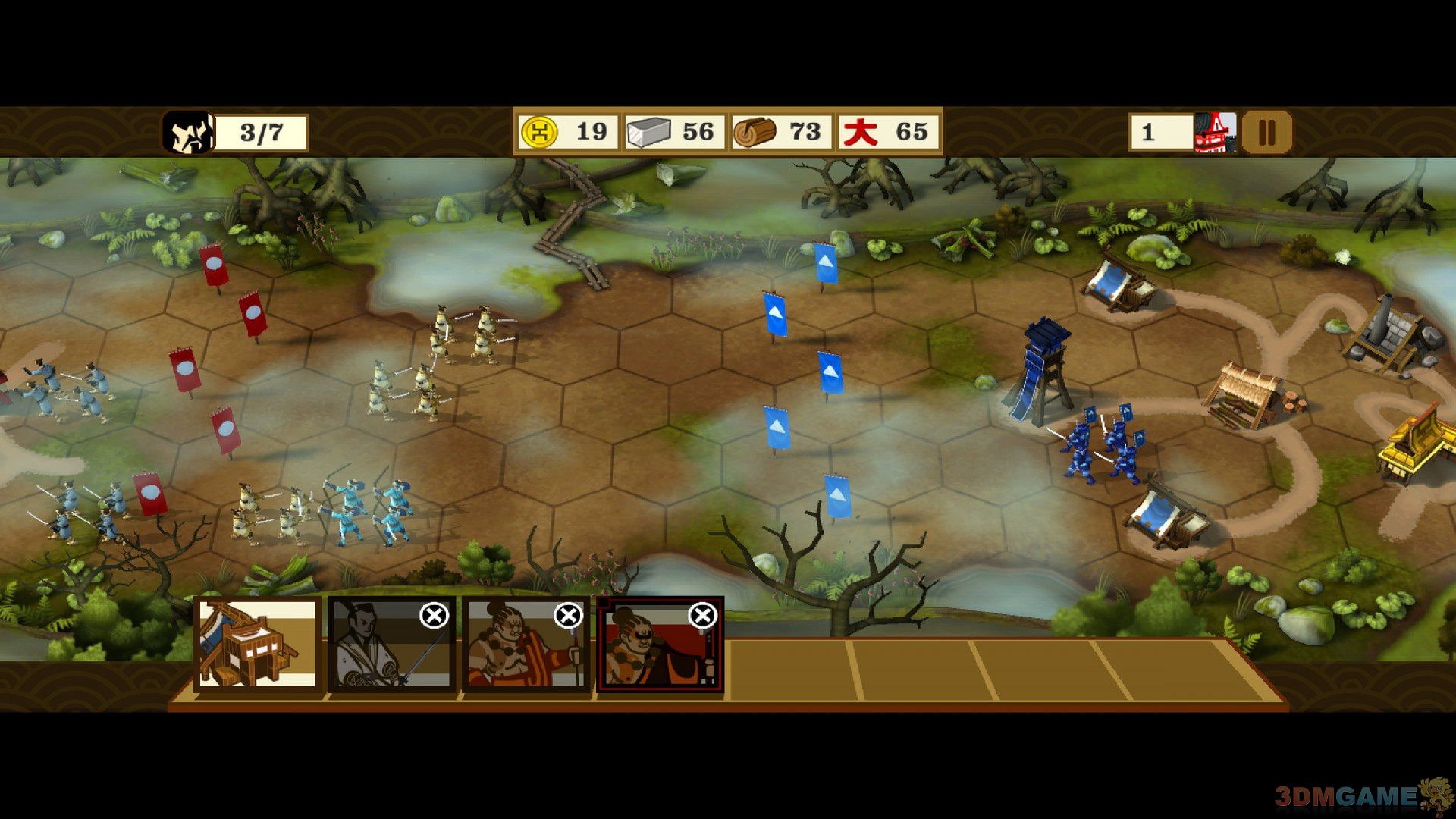Pause the game with the pause button
This screenshot has height=819, width=1456.
[x=1266, y=133]
